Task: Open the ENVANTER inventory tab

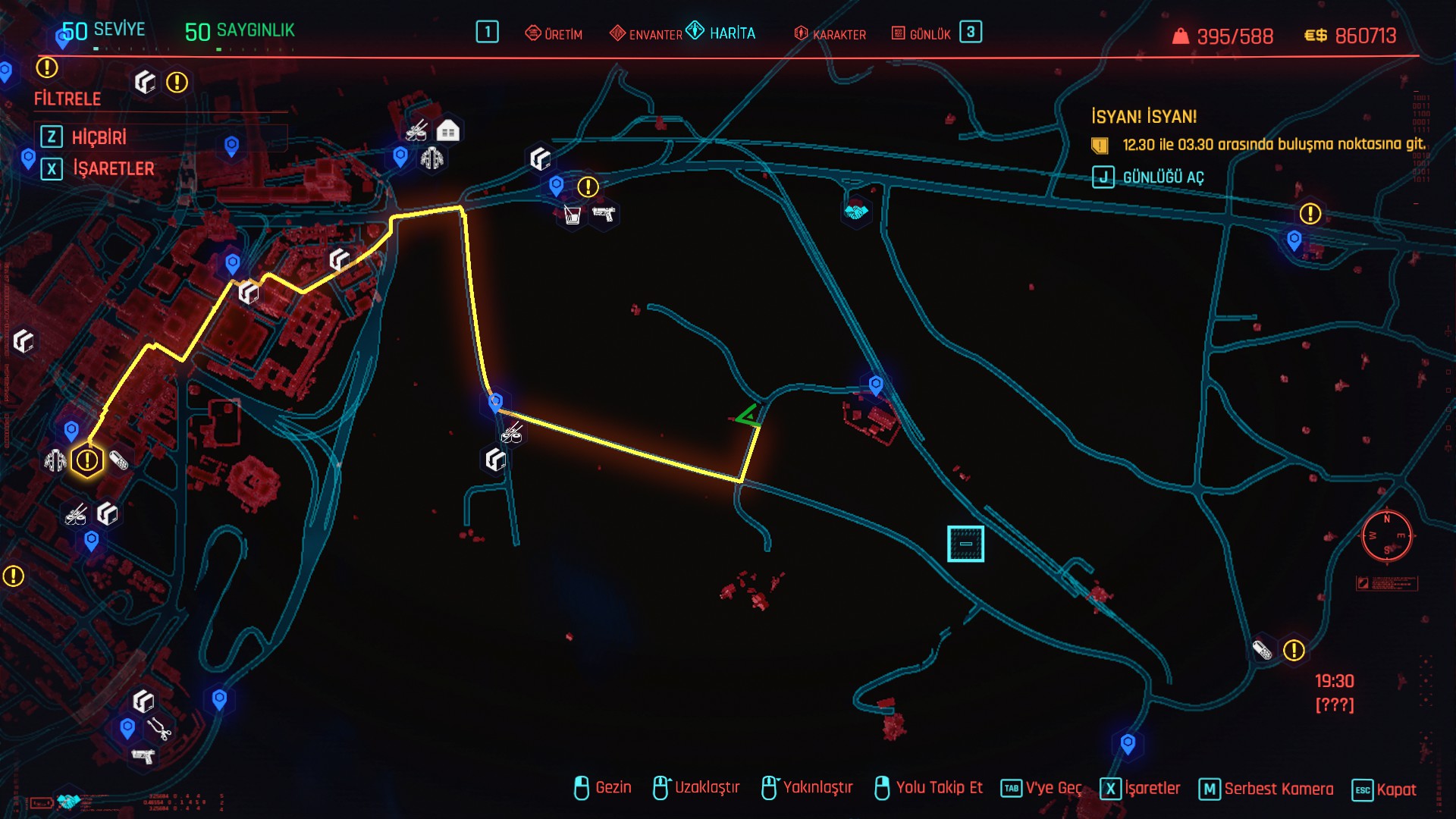Action: 646,34
